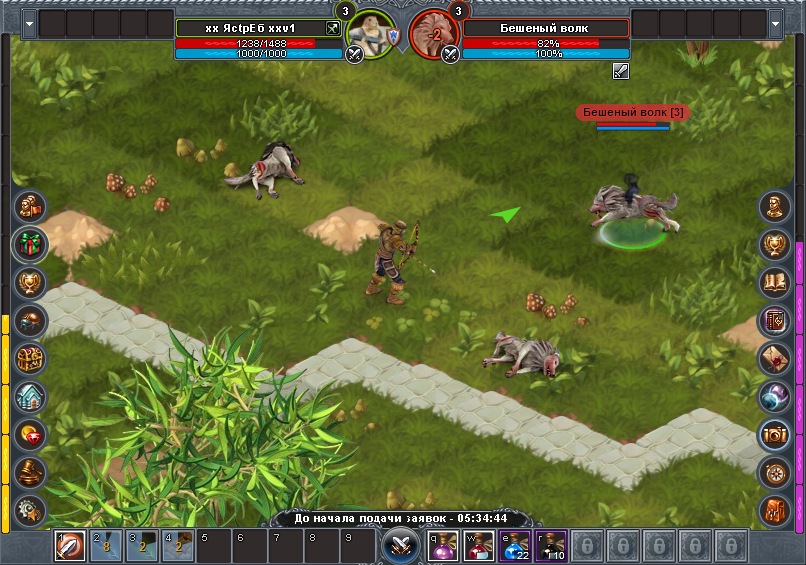This screenshot has height=565, width=806.
Task: Toggle the music note sound icon
Action: click(x=775, y=508)
